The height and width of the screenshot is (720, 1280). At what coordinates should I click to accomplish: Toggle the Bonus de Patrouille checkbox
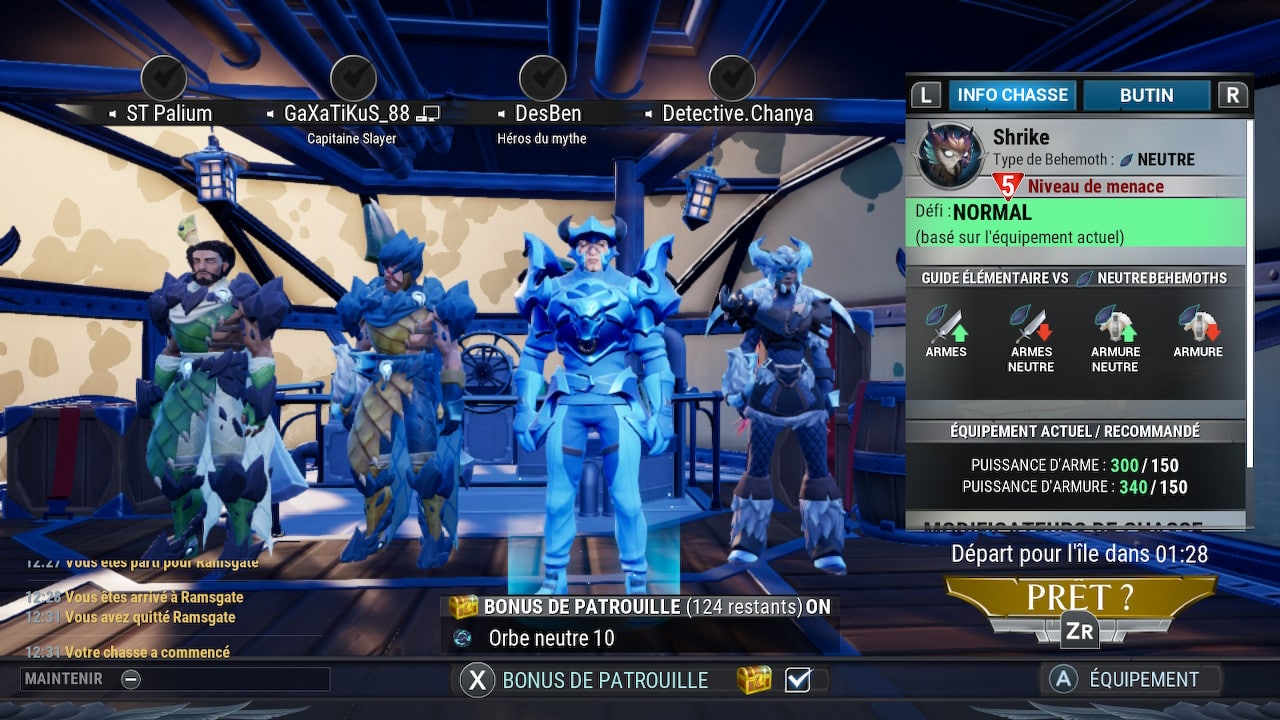[x=797, y=680]
